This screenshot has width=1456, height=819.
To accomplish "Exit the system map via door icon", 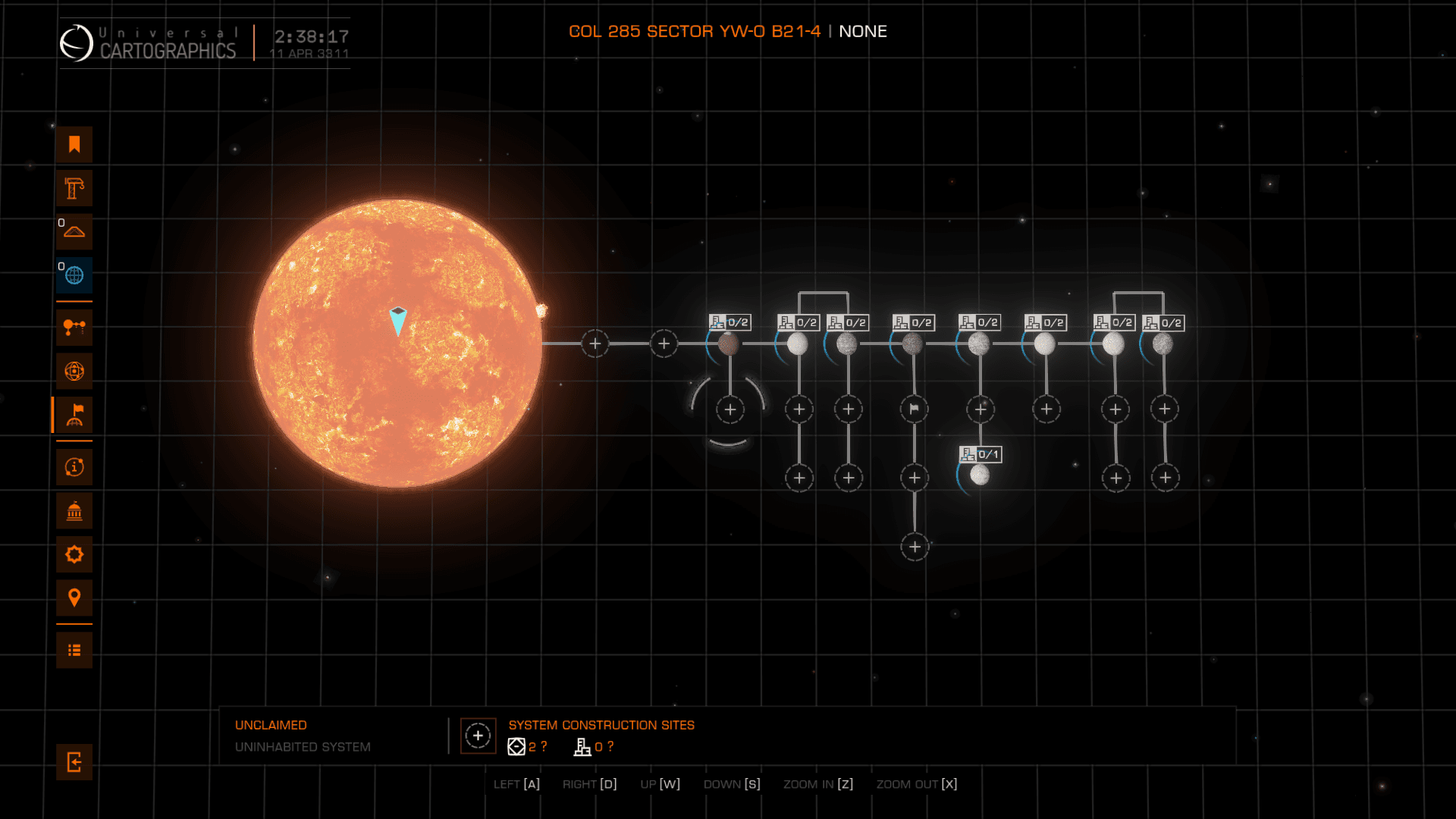I will pos(74,762).
